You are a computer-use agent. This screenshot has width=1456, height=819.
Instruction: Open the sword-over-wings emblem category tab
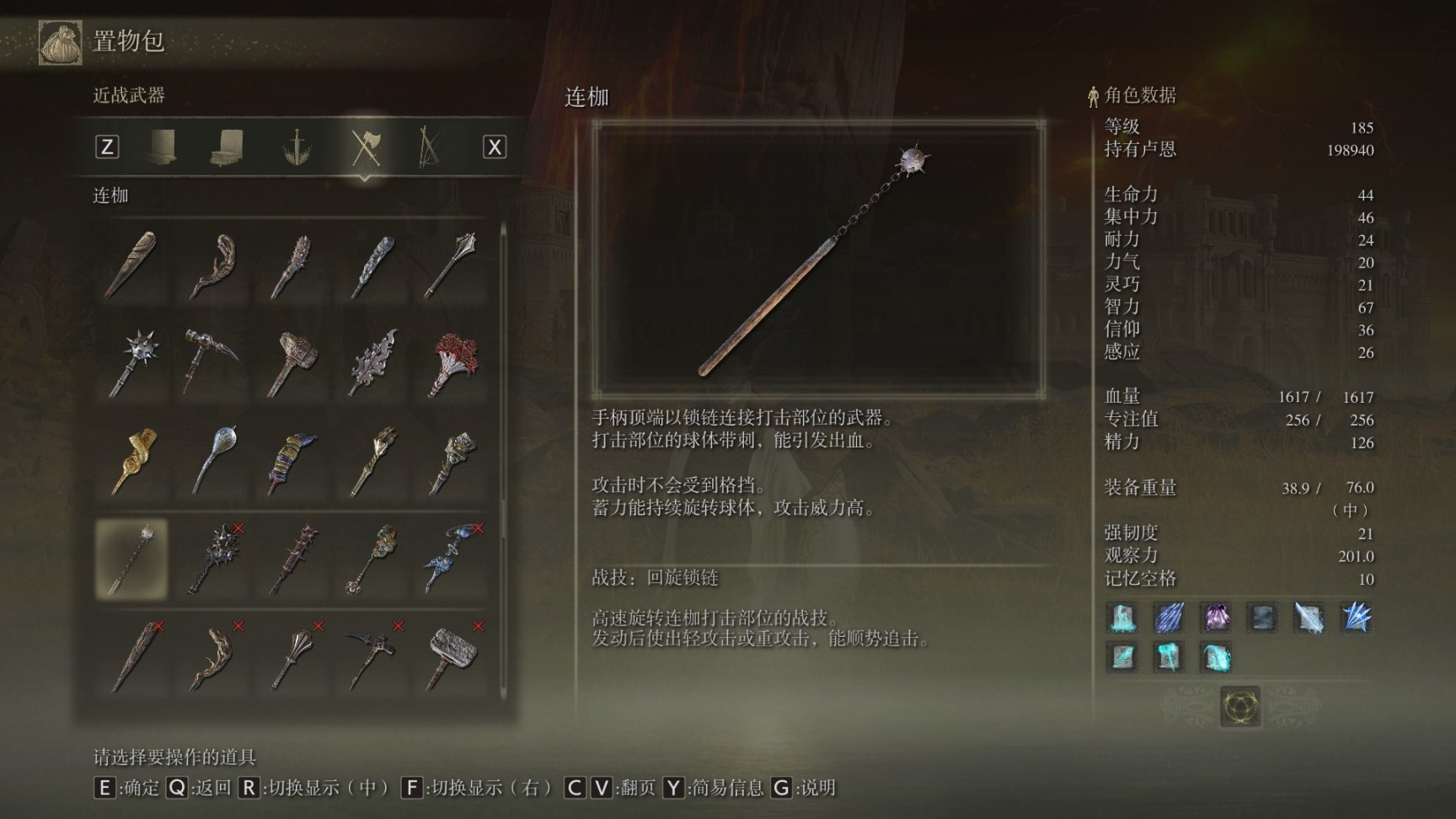pos(297,147)
